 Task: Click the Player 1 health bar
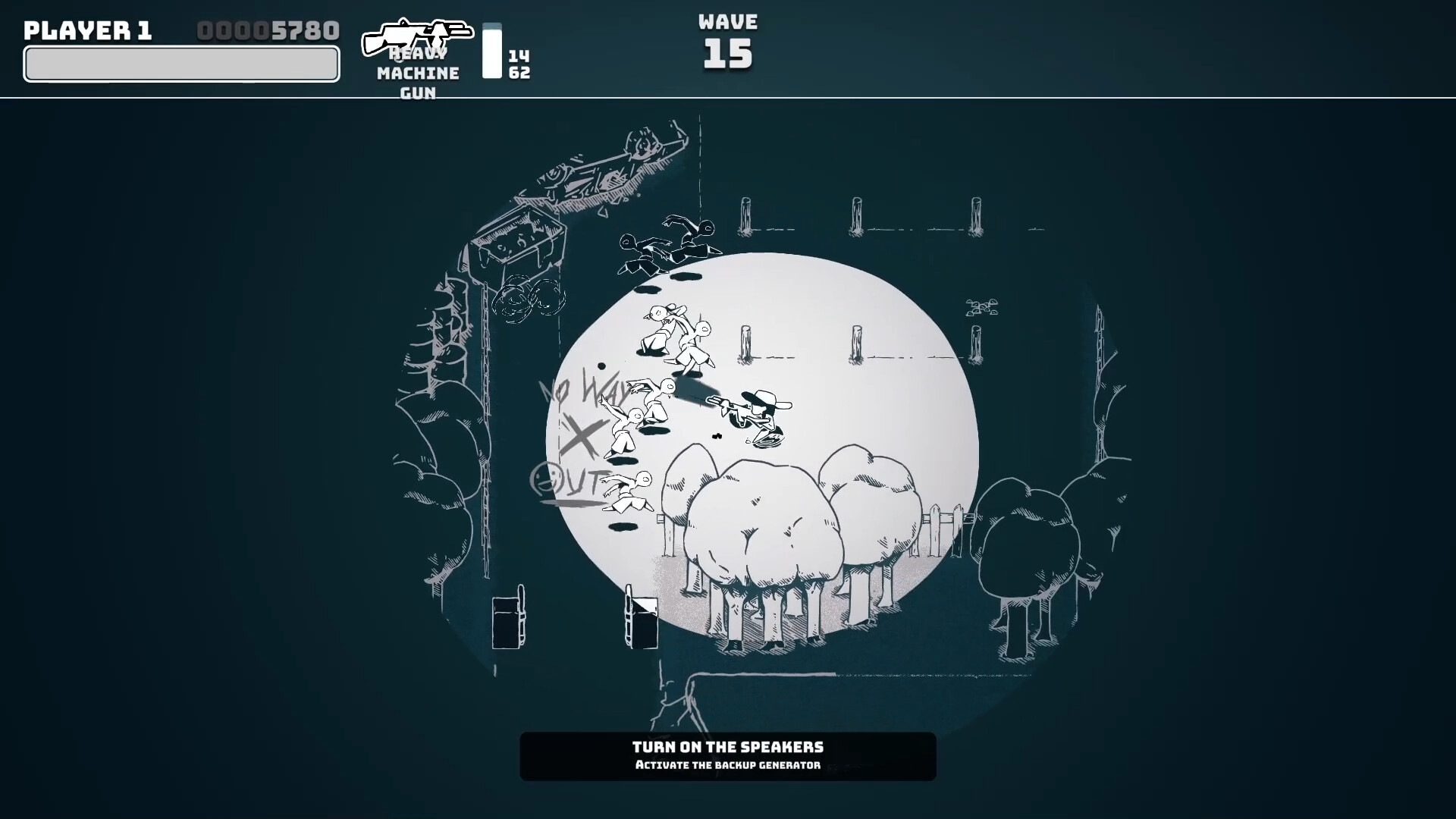180,64
